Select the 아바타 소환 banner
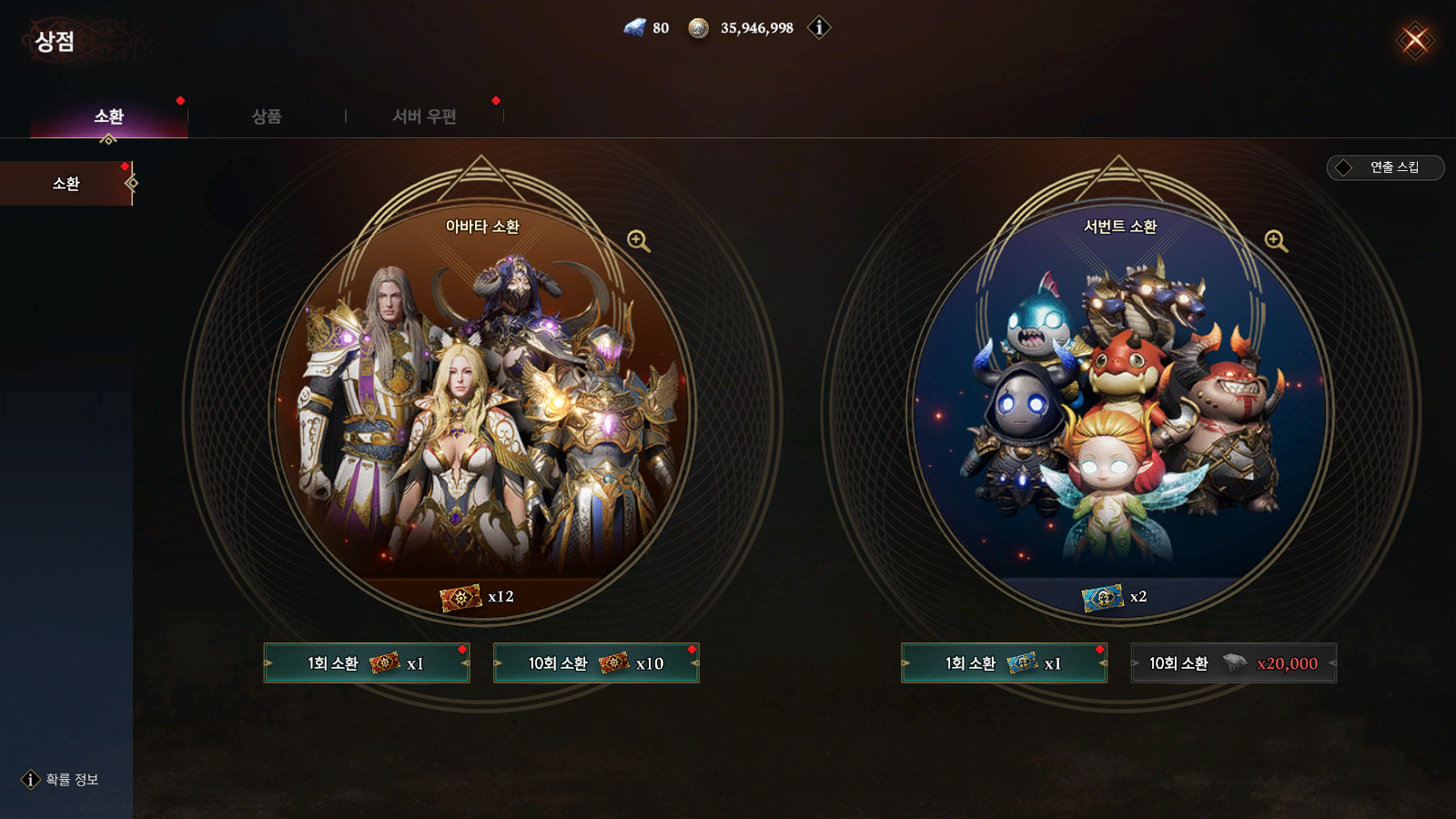The height and width of the screenshot is (819, 1456). click(x=482, y=409)
